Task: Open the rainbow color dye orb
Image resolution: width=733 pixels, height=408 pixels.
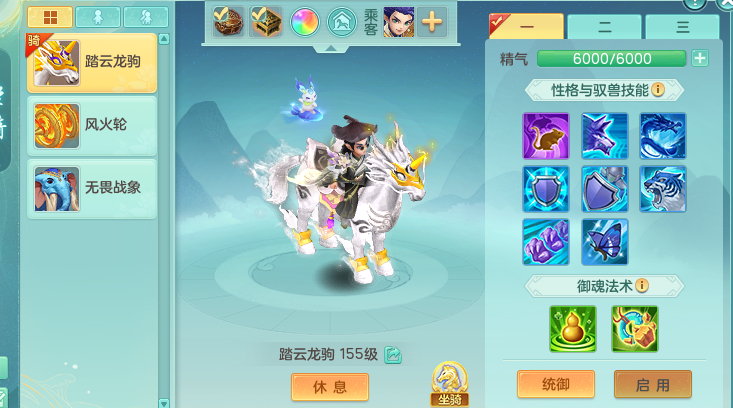Action: pos(304,21)
